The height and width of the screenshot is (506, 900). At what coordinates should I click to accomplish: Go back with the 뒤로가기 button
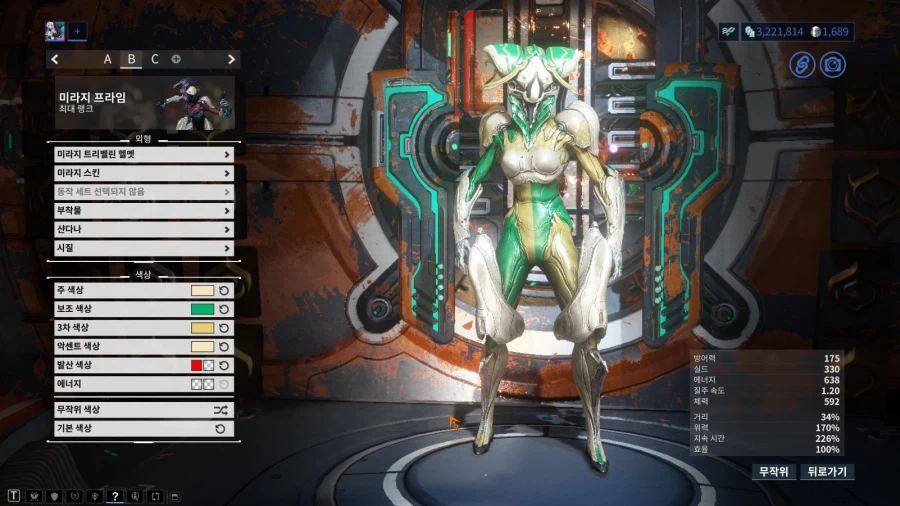pyautogui.click(x=827, y=472)
